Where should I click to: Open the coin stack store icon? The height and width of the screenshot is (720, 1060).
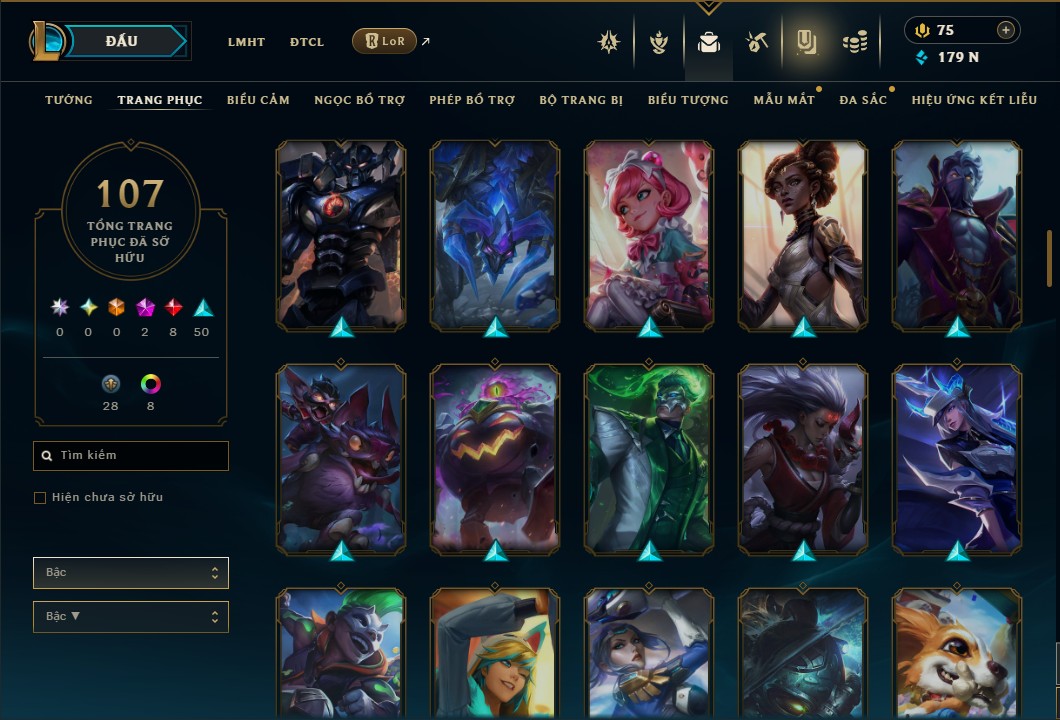(854, 42)
